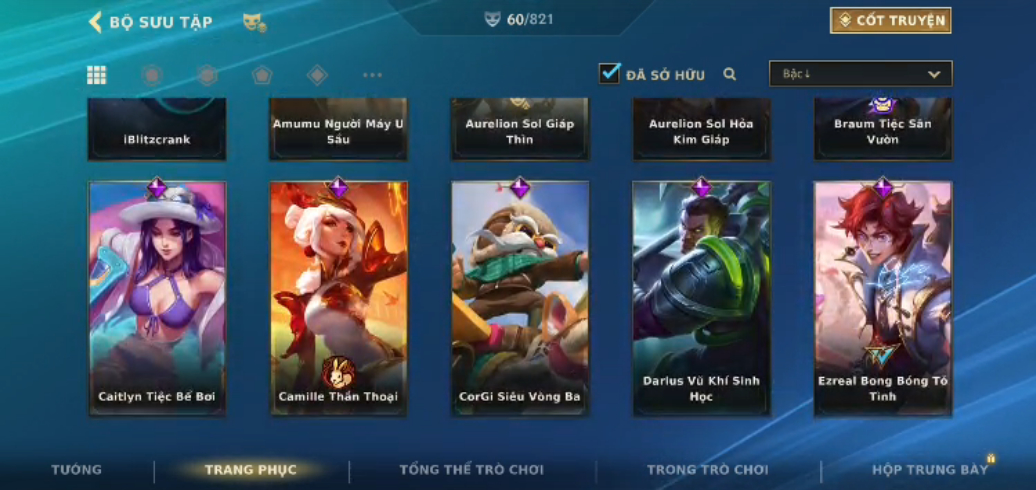Open the three-dots more filters option
Screen dimensions: 1036x490
[372, 75]
